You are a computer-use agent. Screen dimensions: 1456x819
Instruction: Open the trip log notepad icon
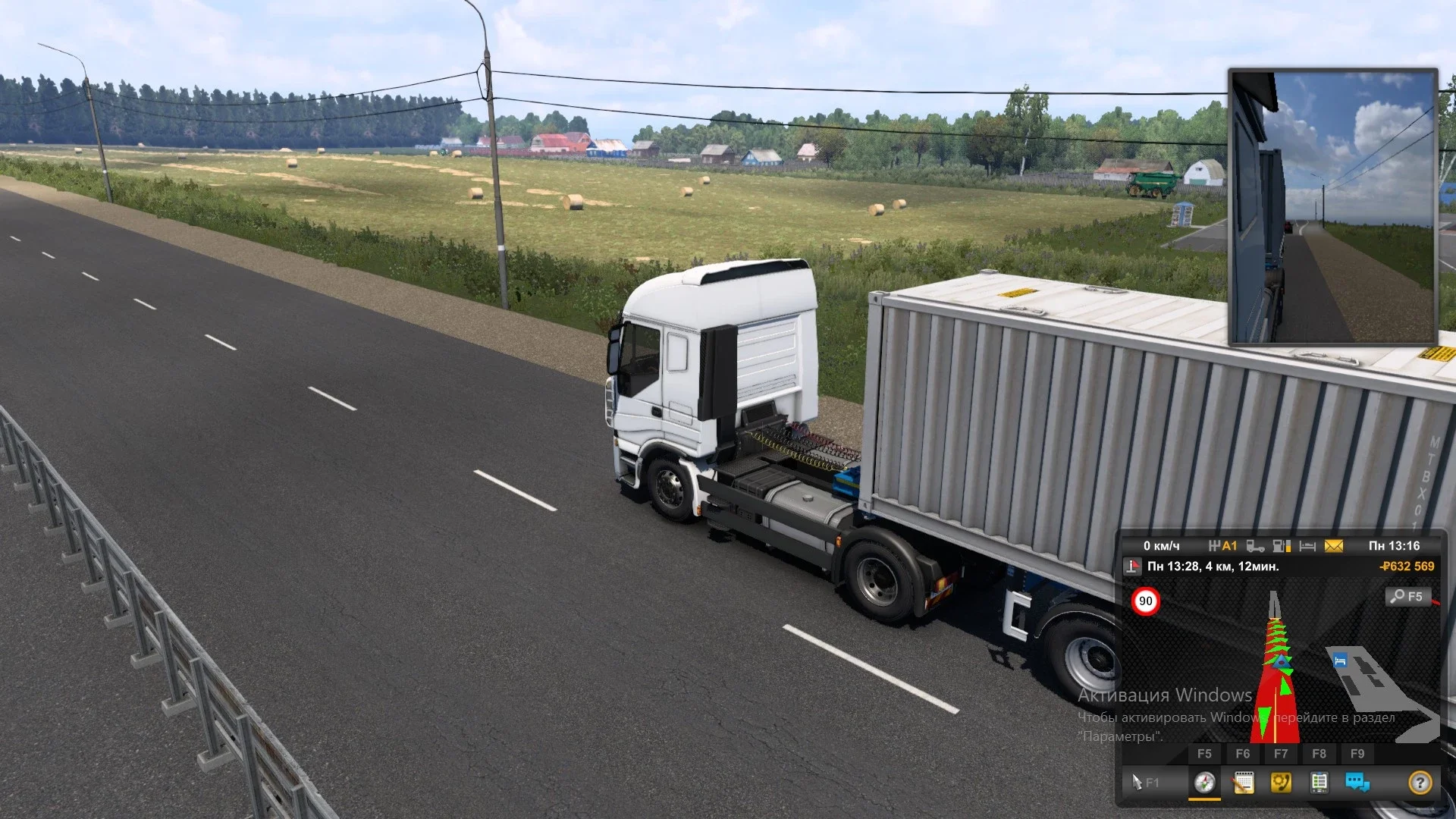[x=1244, y=782]
